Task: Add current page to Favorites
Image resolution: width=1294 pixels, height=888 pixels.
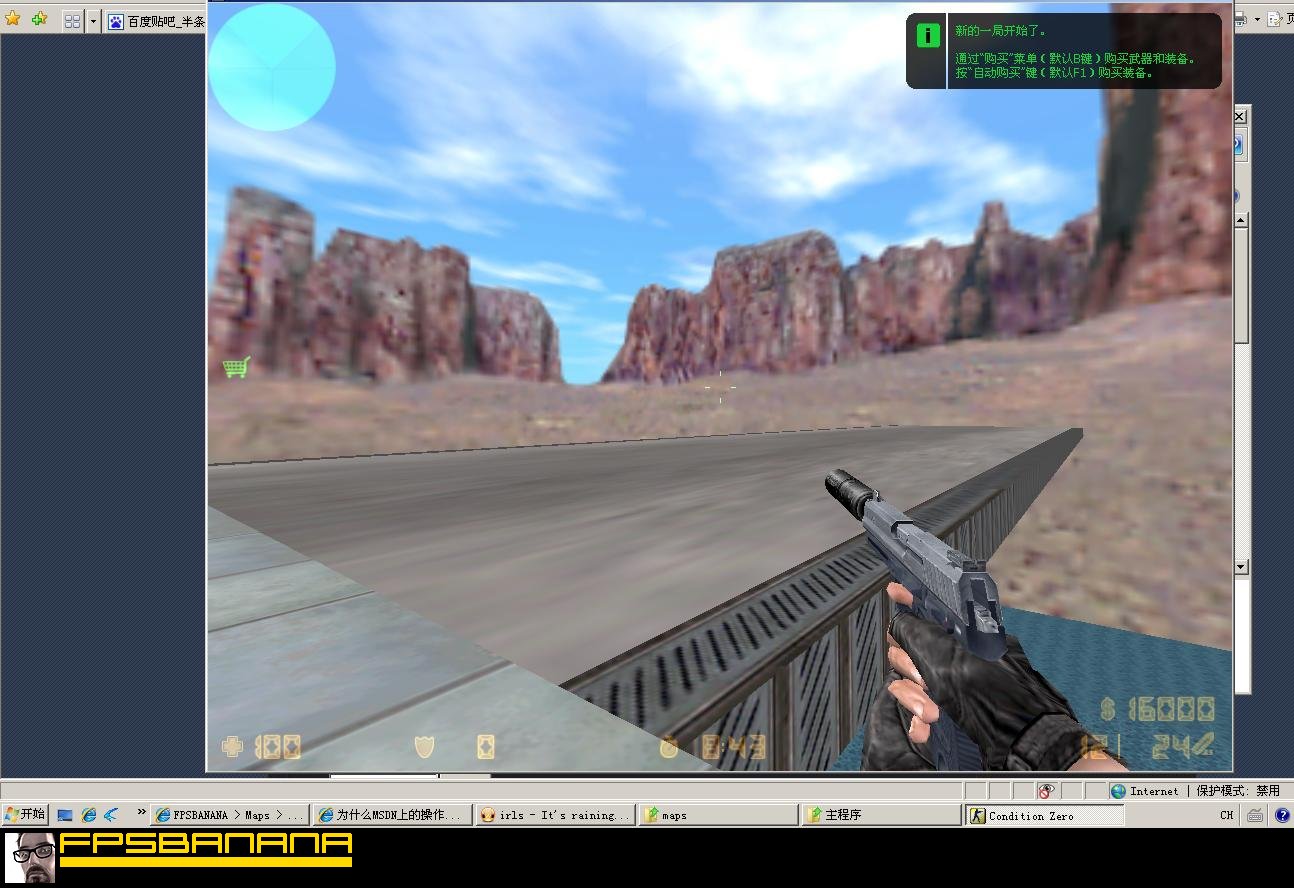Action: click(38, 18)
